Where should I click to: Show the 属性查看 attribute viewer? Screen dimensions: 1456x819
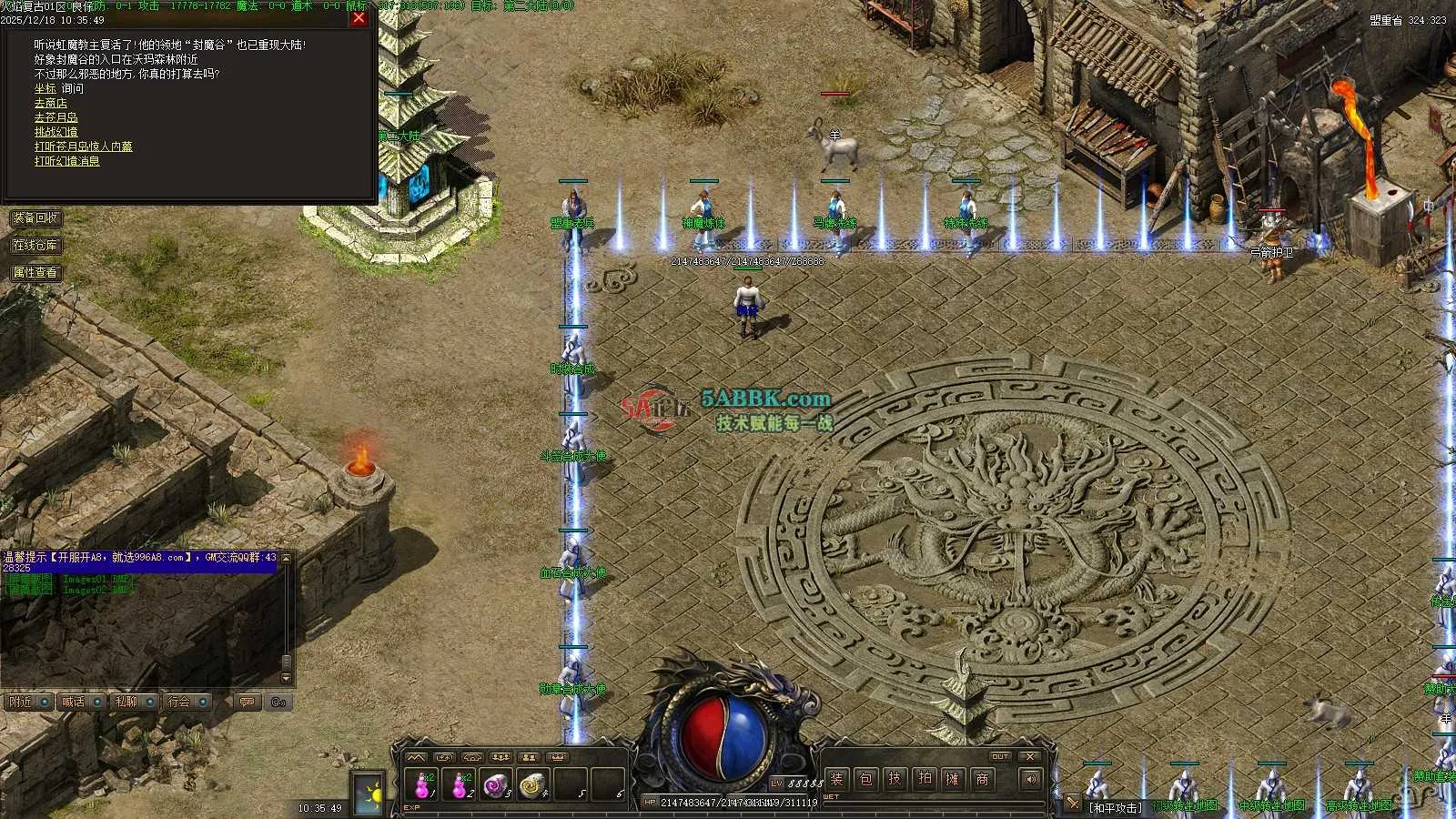(35, 272)
